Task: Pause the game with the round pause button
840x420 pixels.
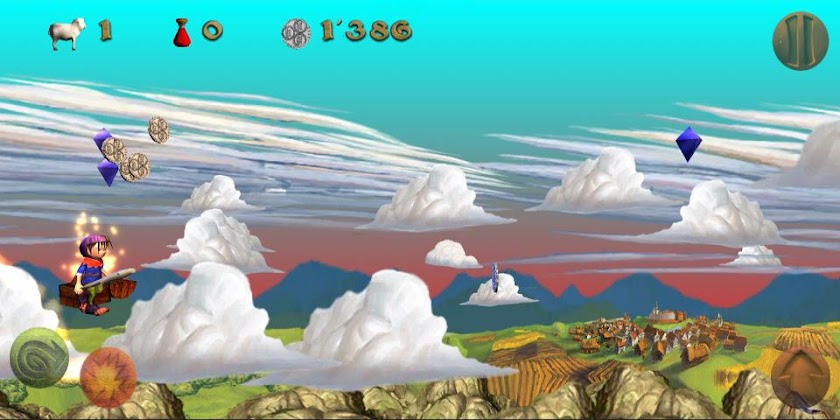Action: (x=800, y=40)
